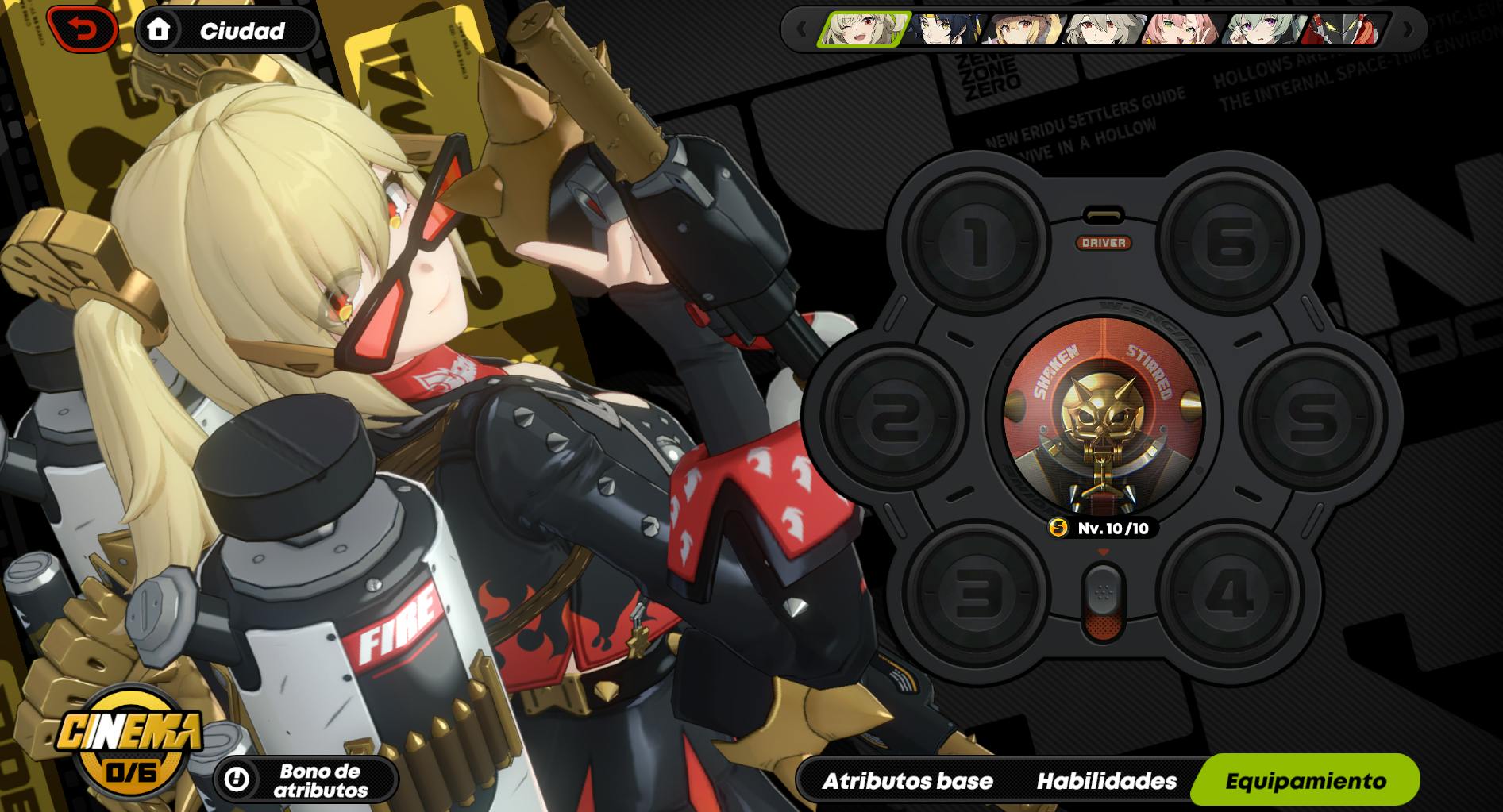Show previous agents with the left arrow
1503x812 pixels.
tap(800, 30)
